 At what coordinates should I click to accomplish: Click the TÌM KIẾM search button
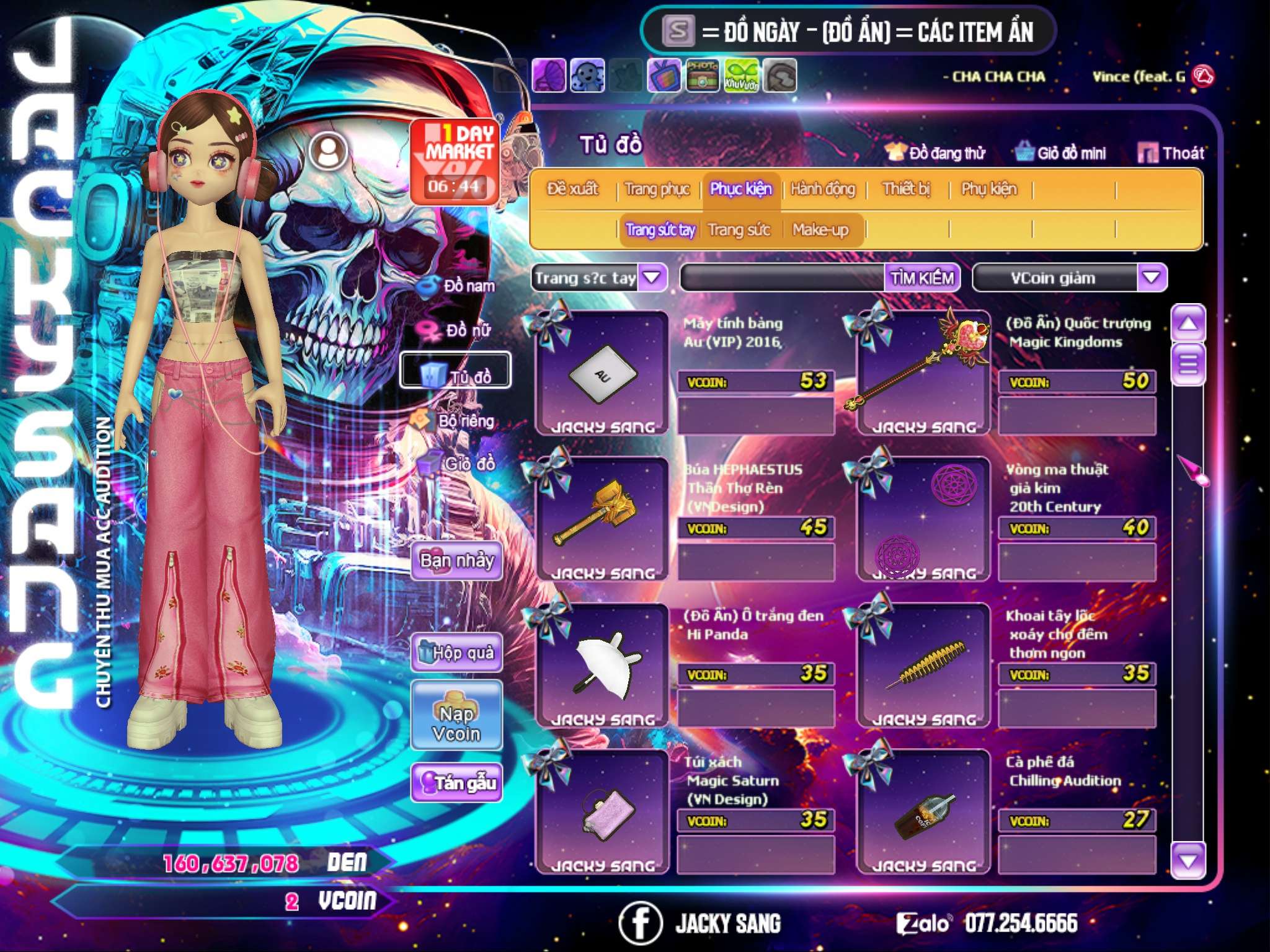coord(921,278)
